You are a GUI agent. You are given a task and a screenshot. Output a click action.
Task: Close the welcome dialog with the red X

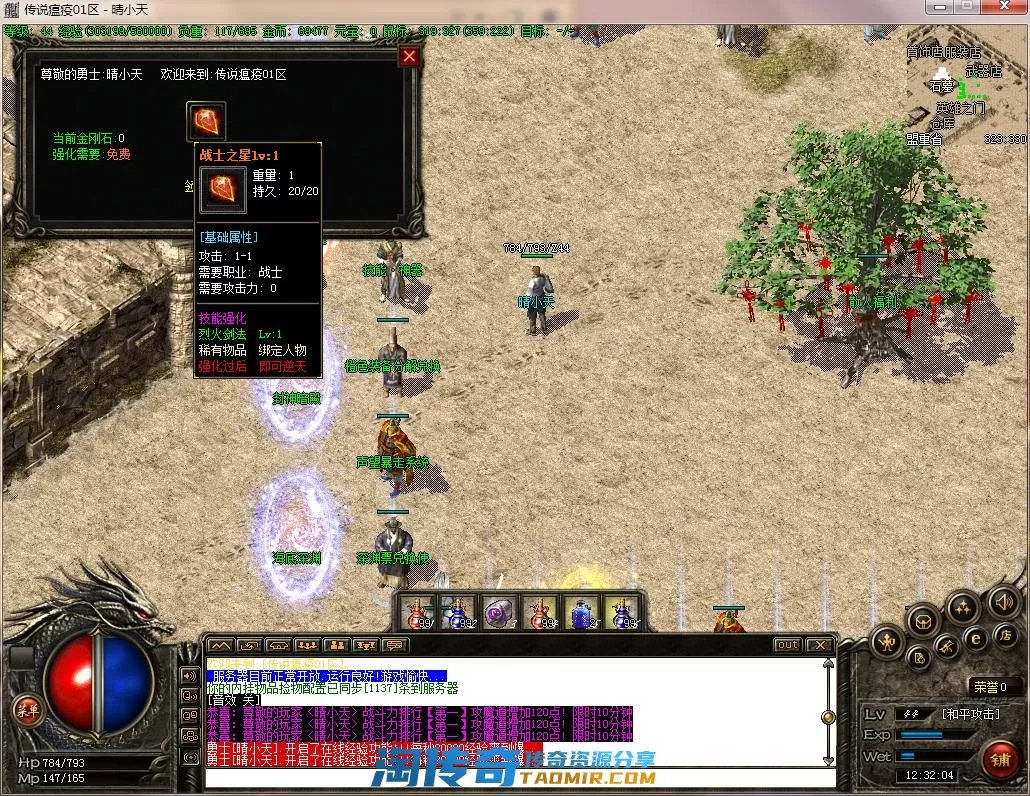(x=408, y=57)
